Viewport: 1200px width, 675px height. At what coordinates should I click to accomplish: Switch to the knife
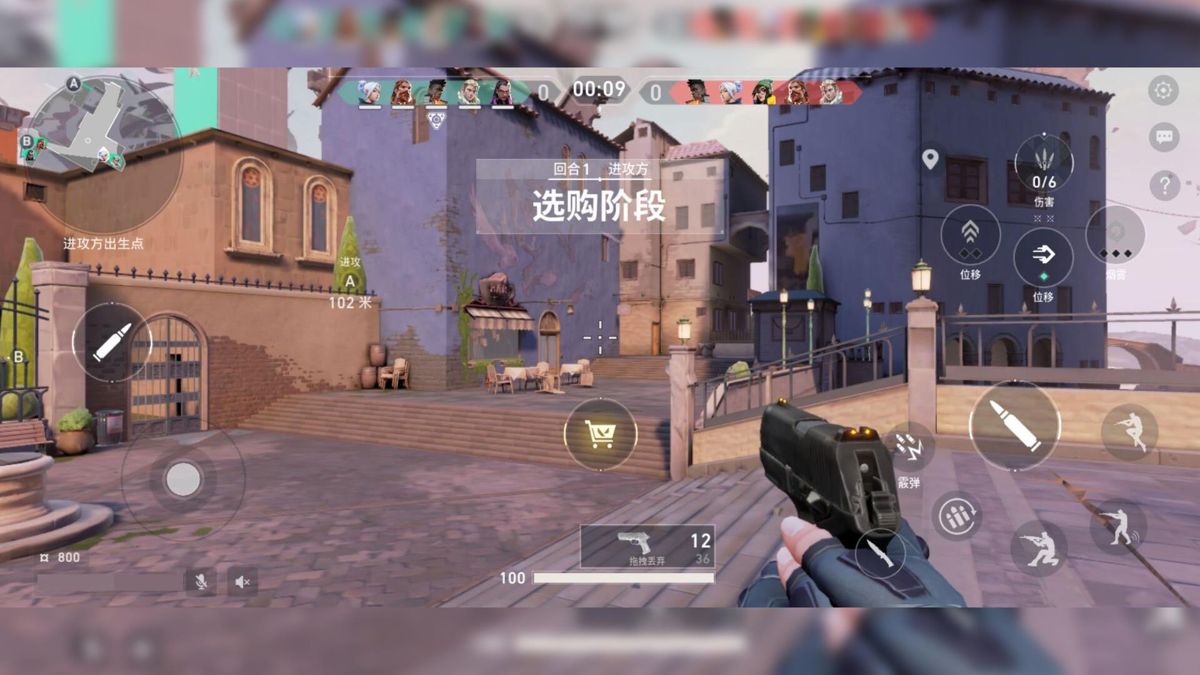point(881,553)
